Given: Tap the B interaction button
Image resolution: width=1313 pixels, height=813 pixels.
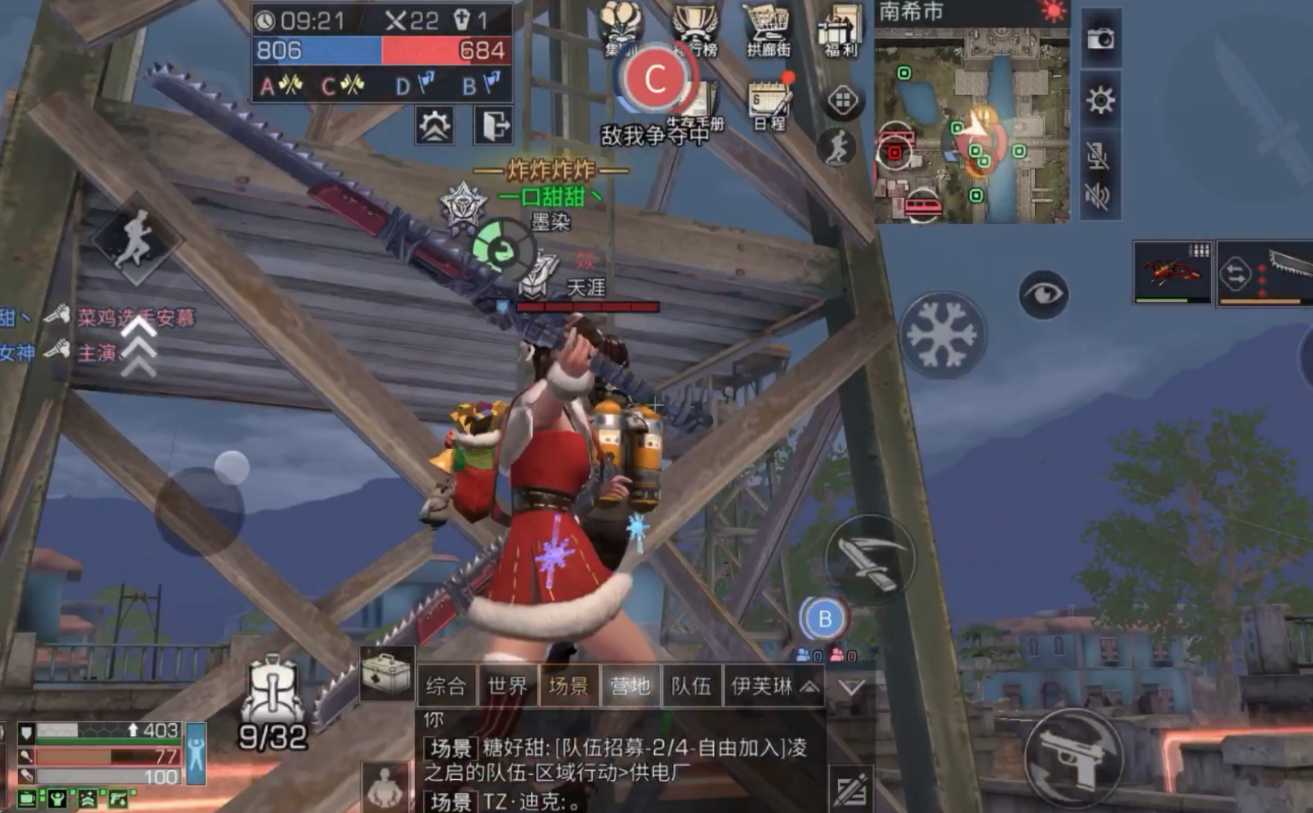Looking at the screenshot, I should point(824,618).
